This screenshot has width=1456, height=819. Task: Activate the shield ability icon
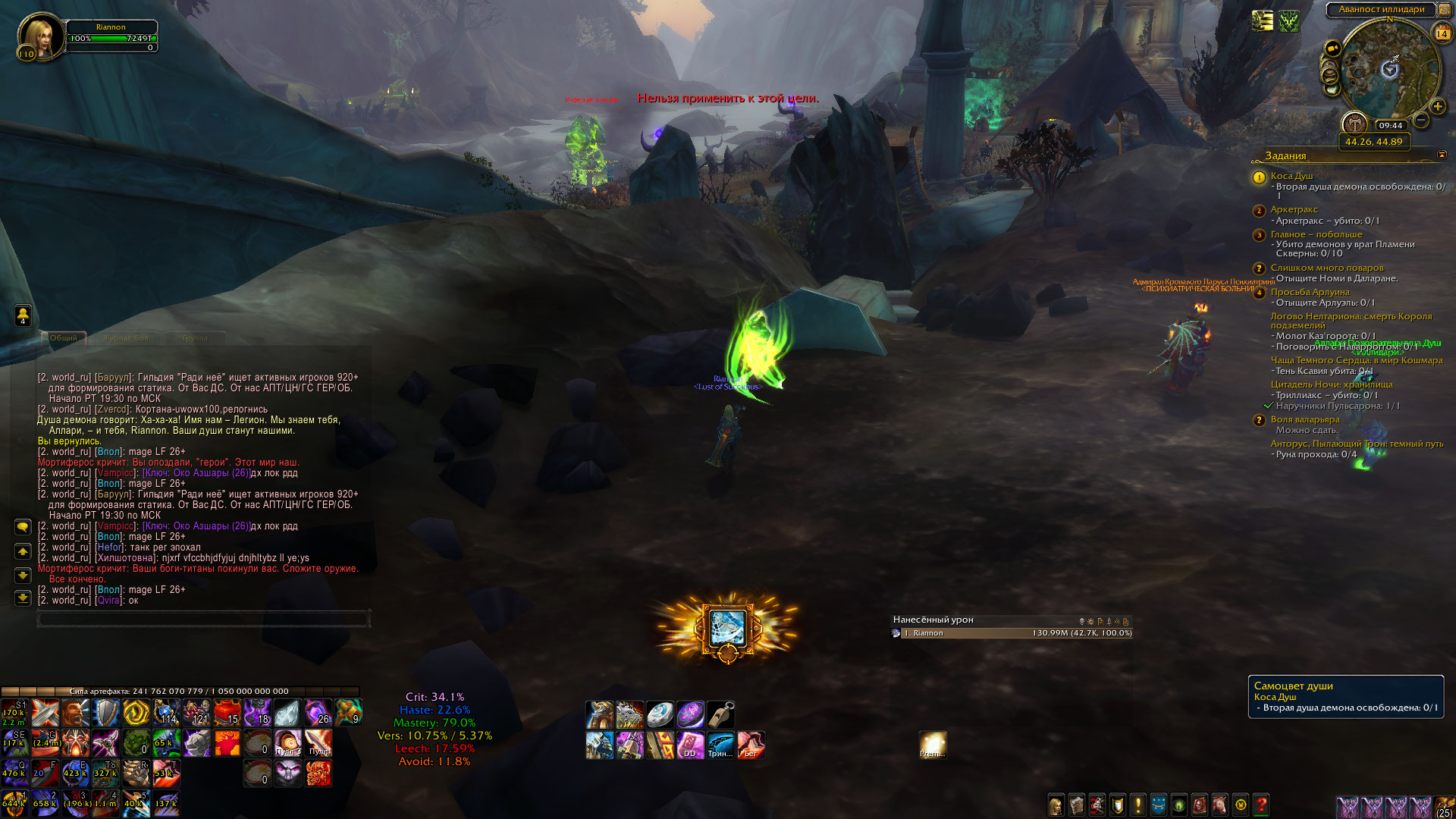[x=106, y=713]
